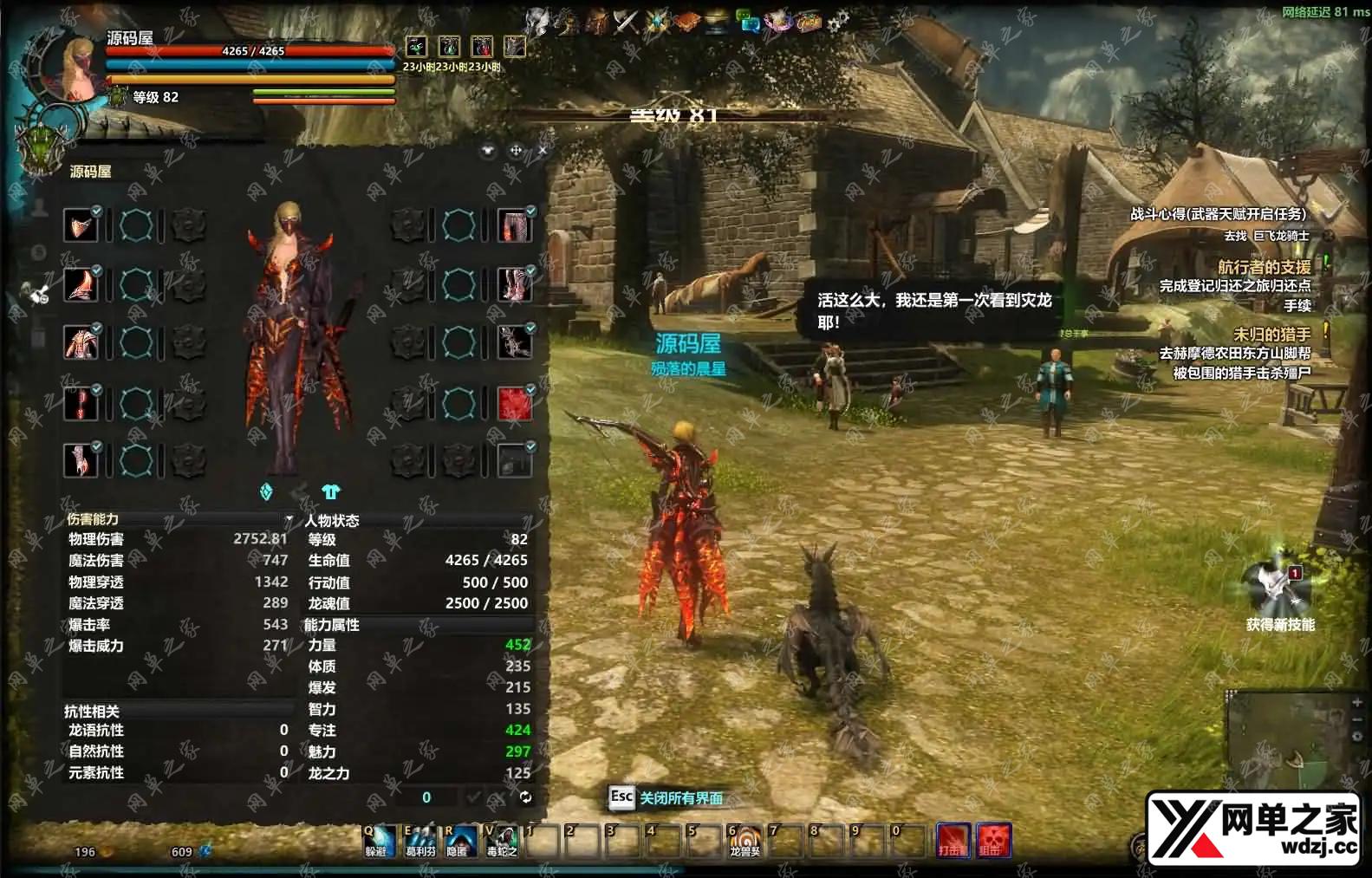
Task: Activate the red skull 狙击 skill
Action: pos(993,839)
